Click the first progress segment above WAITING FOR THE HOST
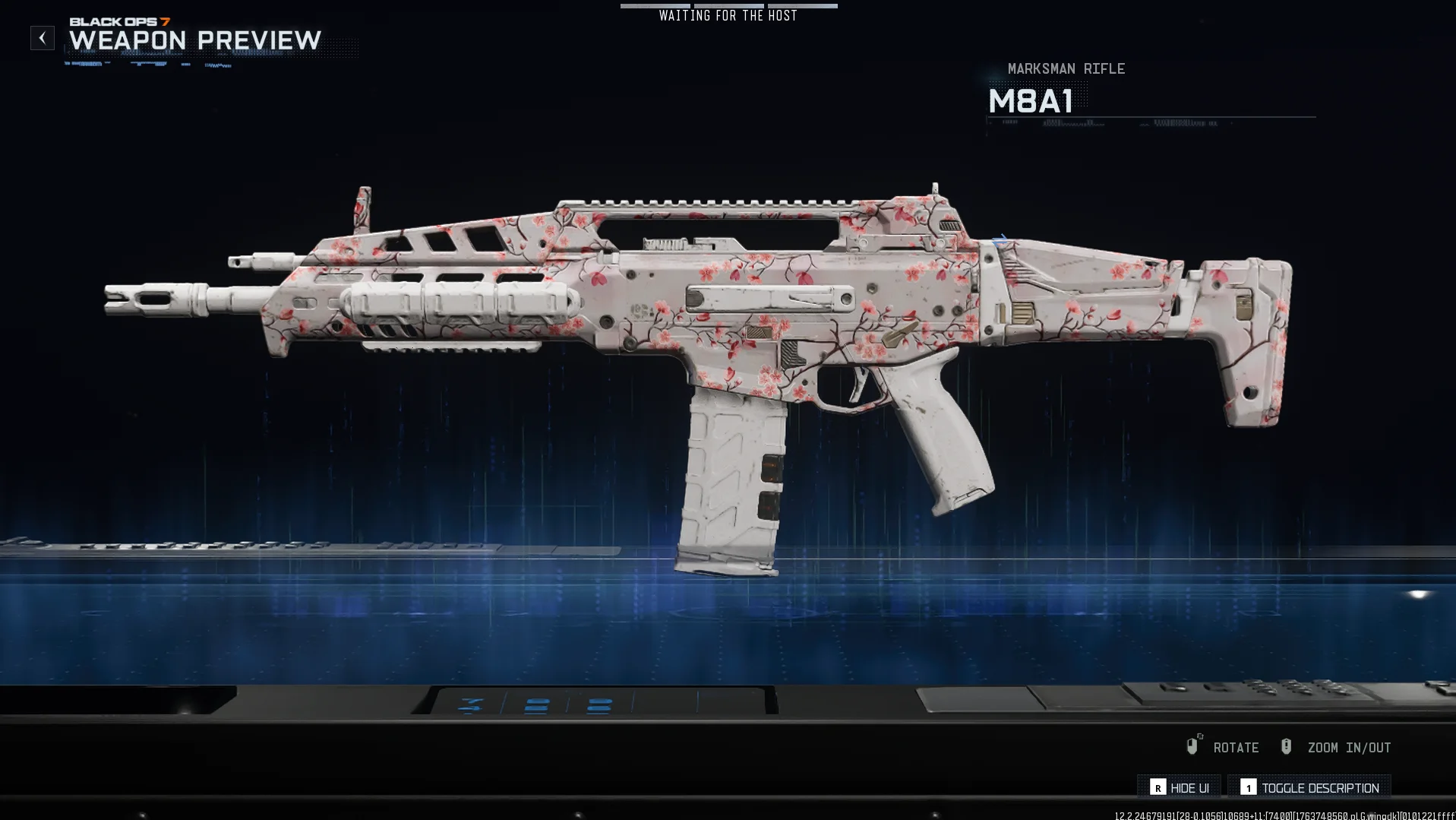 pos(655,5)
